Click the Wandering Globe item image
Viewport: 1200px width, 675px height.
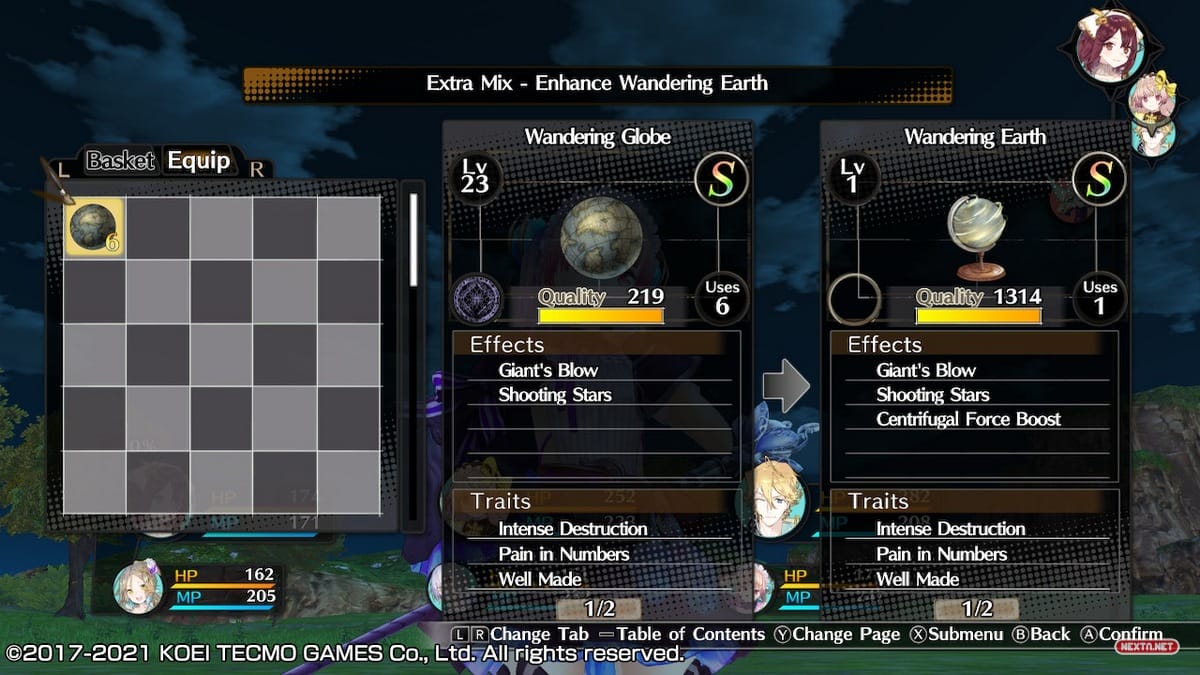click(x=597, y=237)
